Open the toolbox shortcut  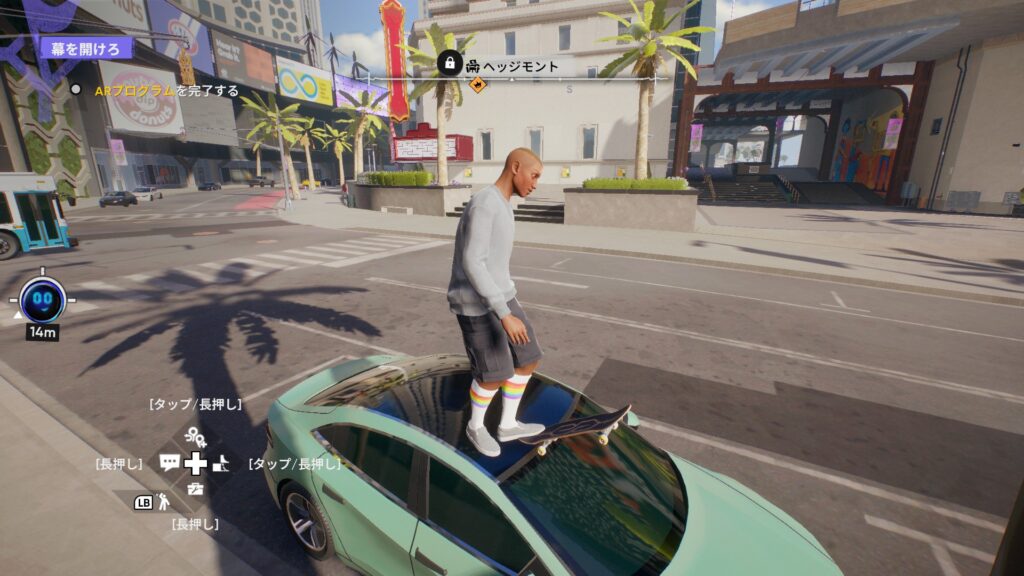[195, 489]
